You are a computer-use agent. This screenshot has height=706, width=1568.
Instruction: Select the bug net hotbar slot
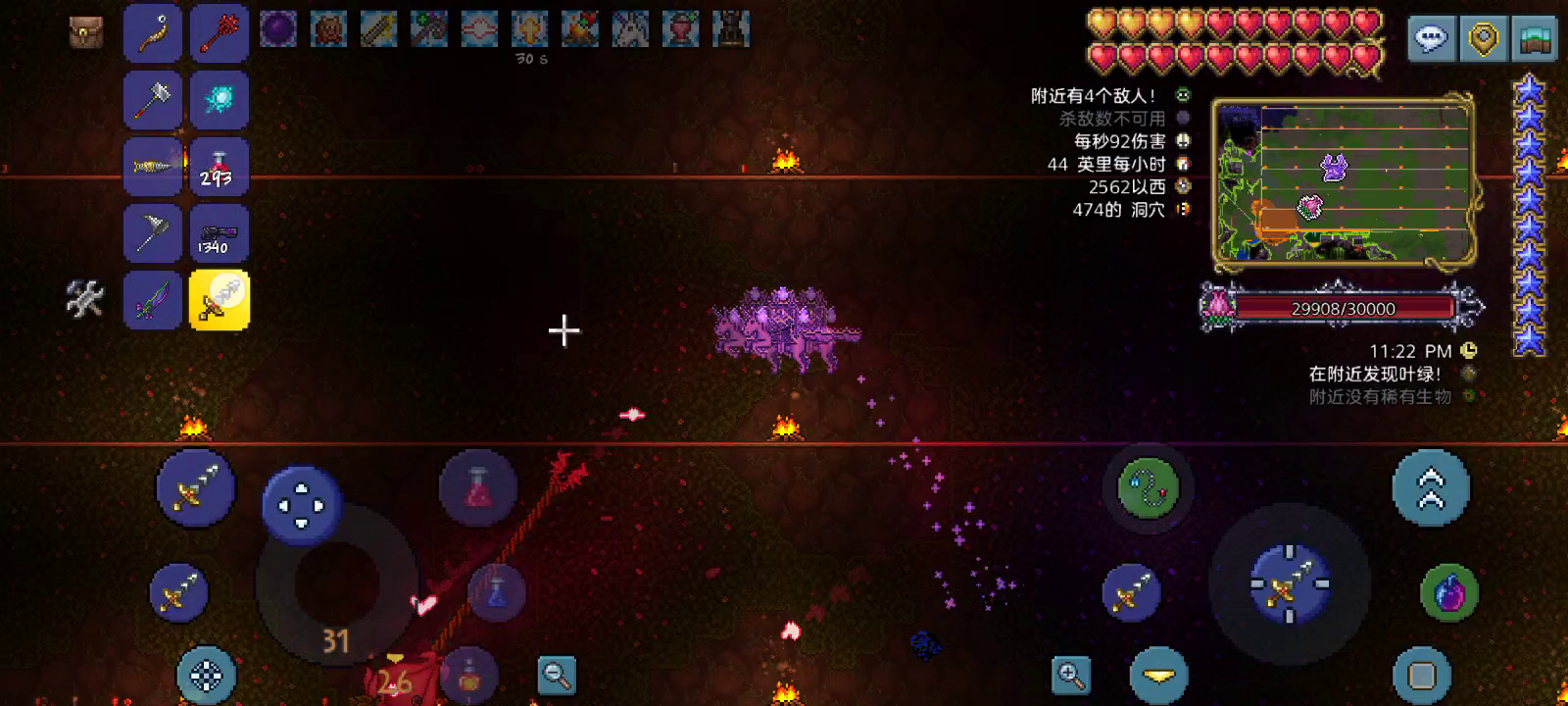tap(153, 233)
